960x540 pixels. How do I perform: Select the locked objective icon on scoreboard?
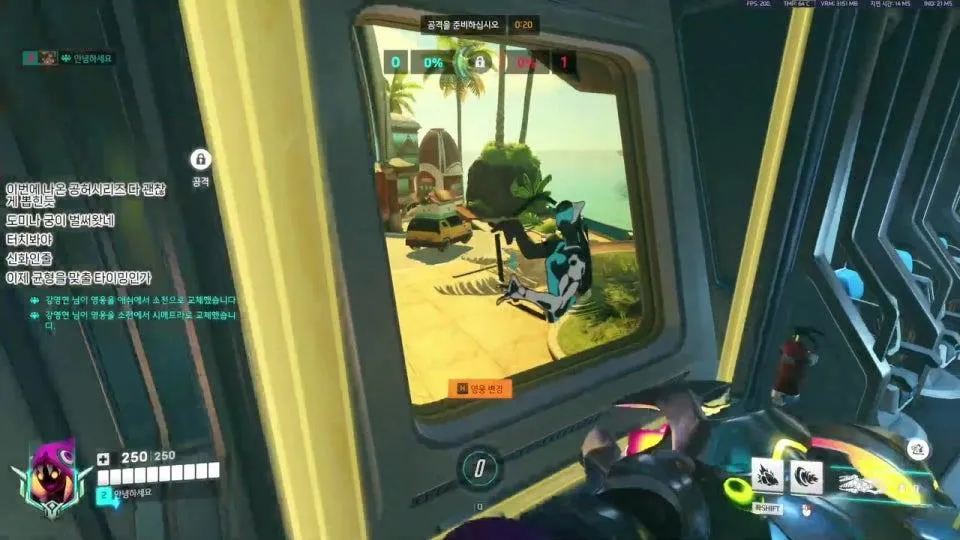(x=479, y=63)
